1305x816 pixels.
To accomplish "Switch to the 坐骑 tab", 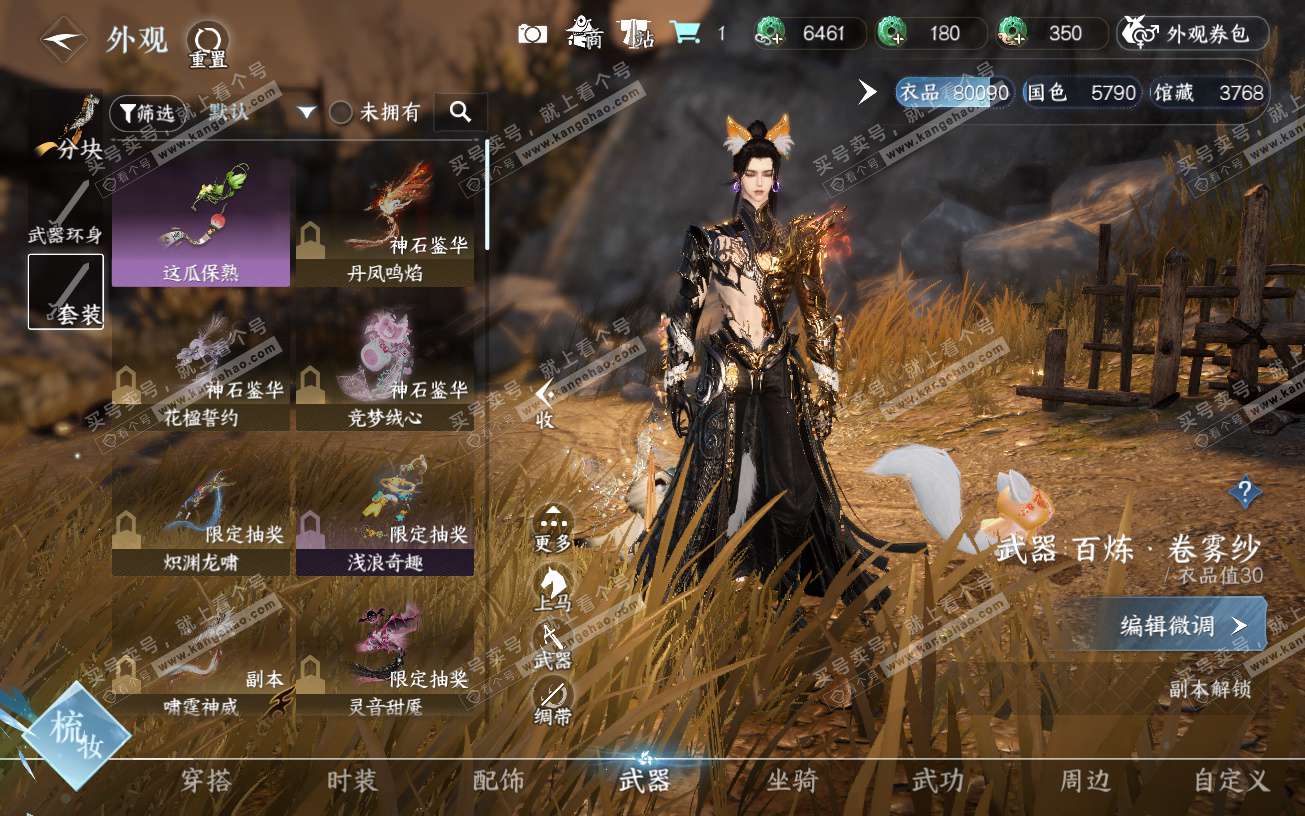I will (791, 781).
